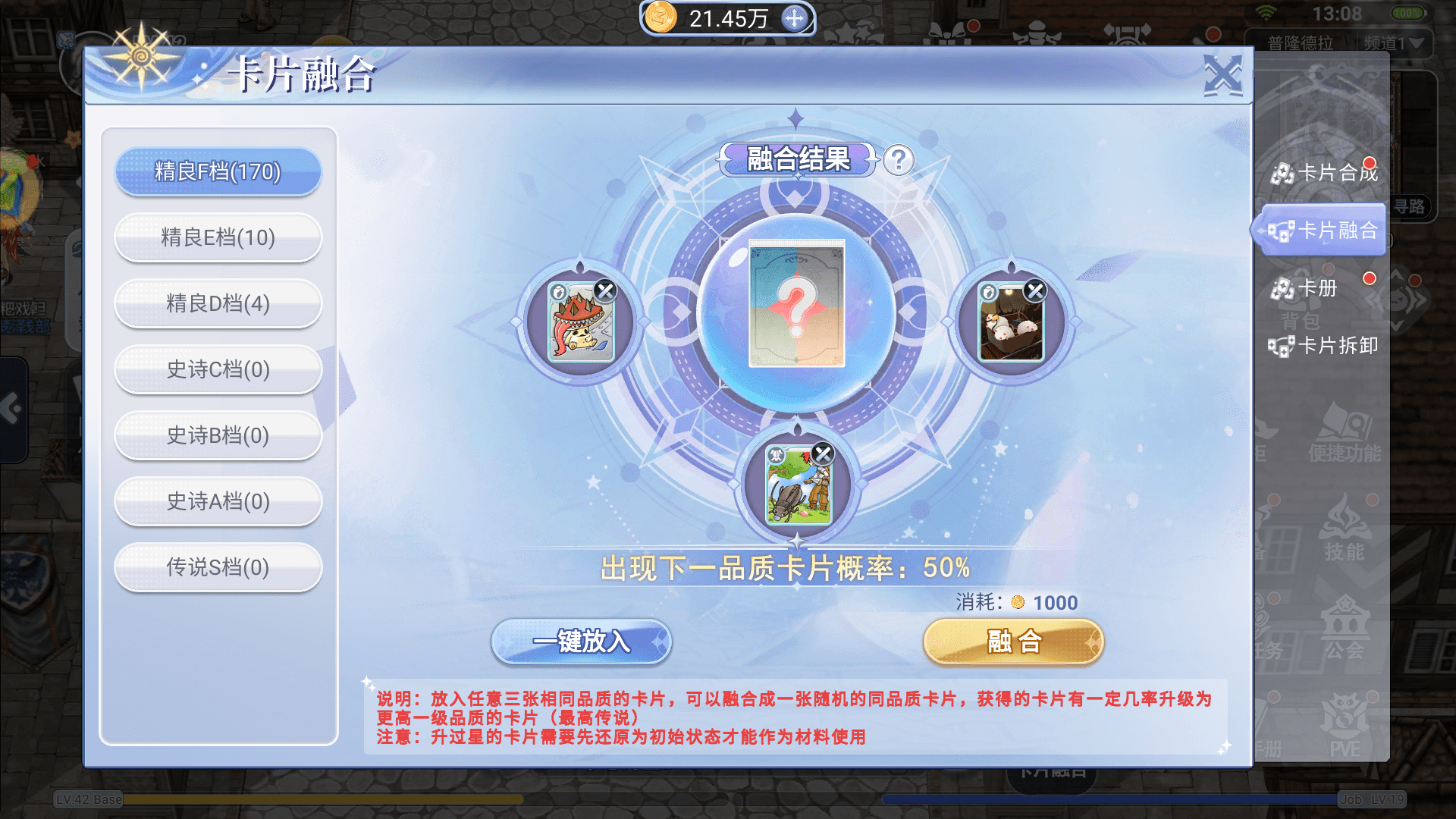Remove the red-hat creature card from left slot
The image size is (1456, 819).
click(605, 290)
